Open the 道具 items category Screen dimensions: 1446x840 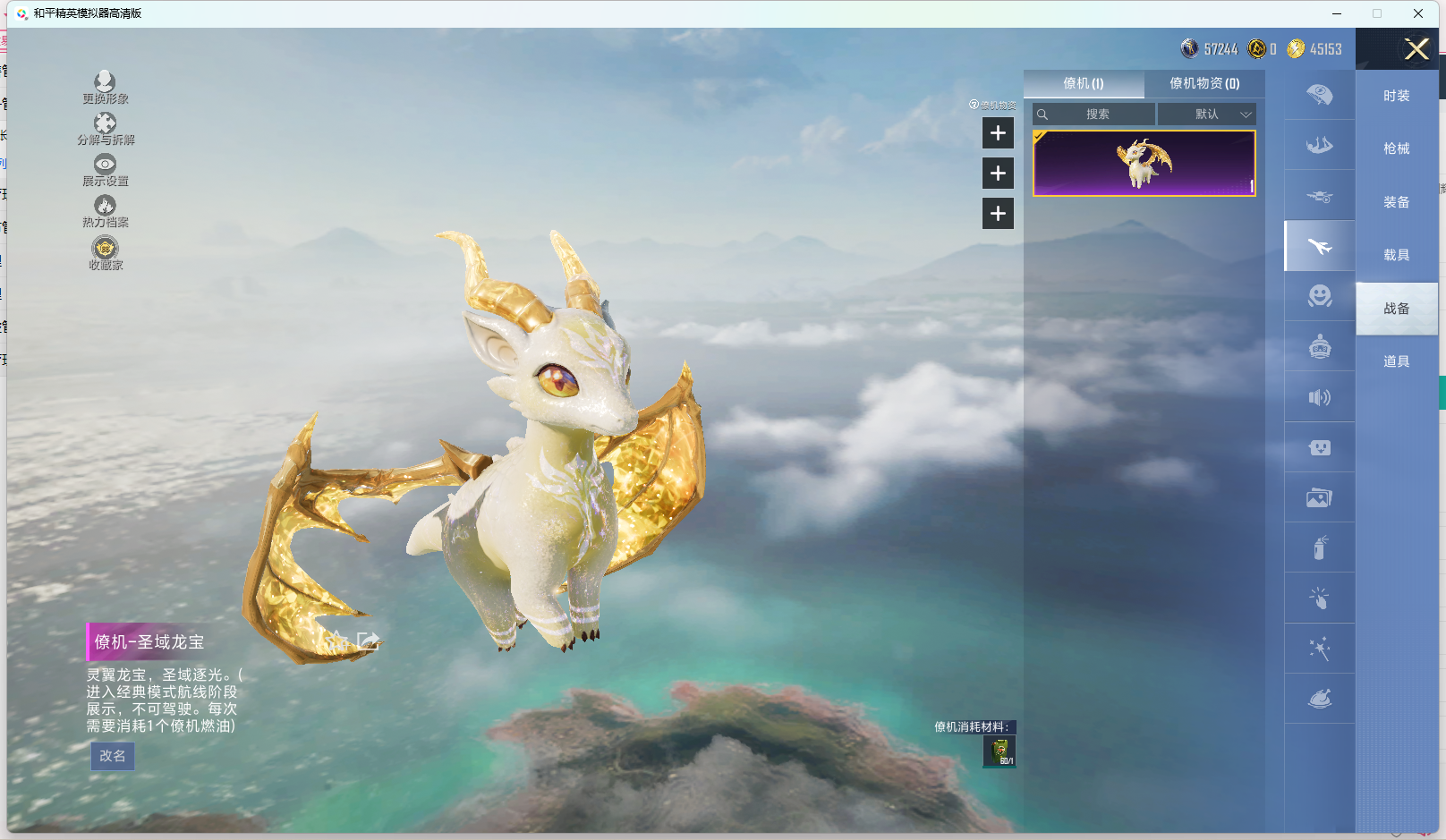pos(1396,361)
